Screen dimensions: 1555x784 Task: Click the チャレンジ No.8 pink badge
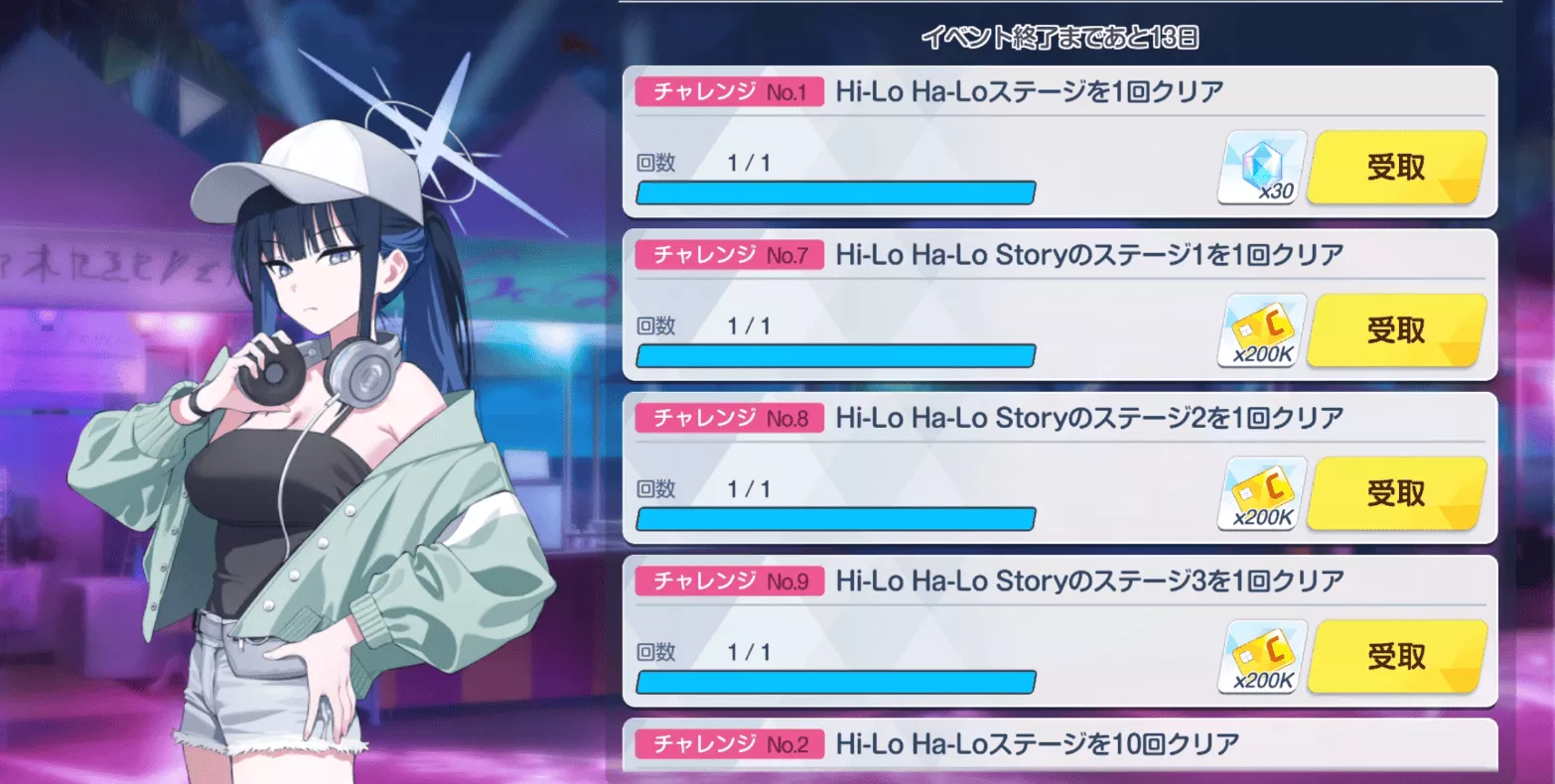[x=728, y=417]
